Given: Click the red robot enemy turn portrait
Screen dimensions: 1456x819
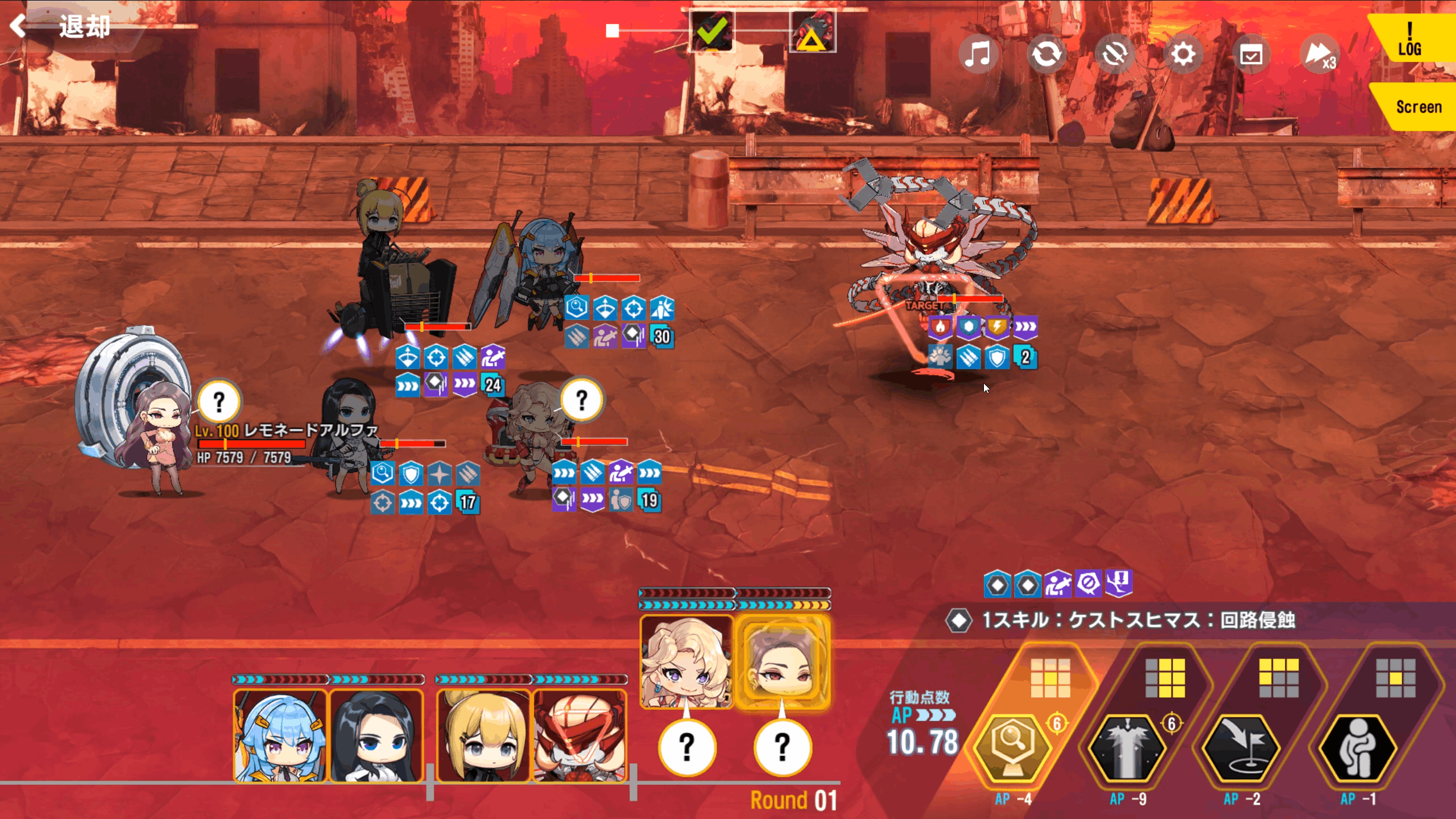Looking at the screenshot, I should [580, 736].
